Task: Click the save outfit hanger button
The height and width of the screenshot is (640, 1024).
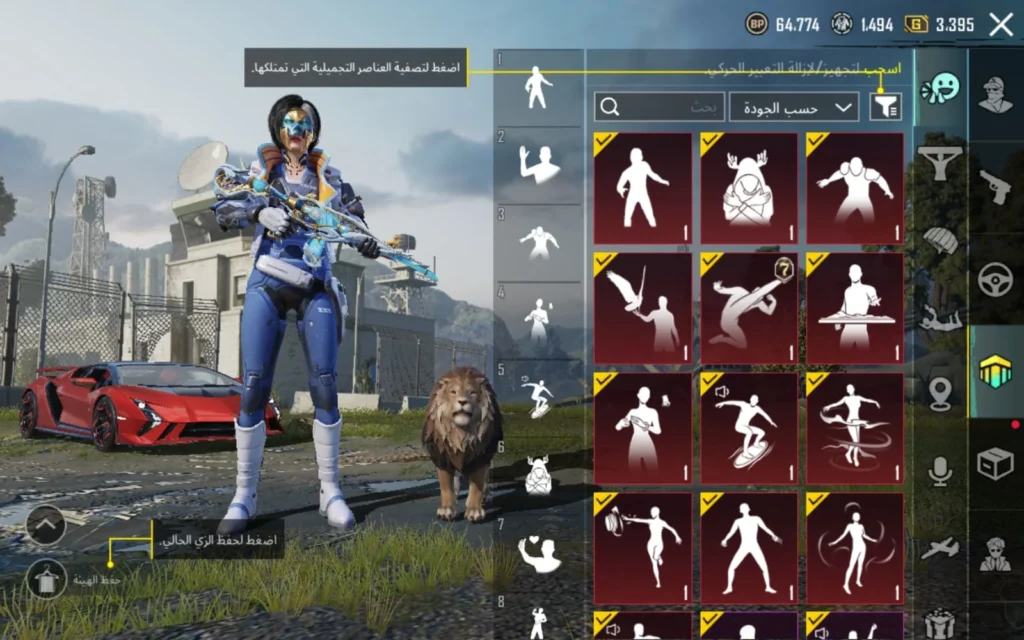Action: (46, 579)
